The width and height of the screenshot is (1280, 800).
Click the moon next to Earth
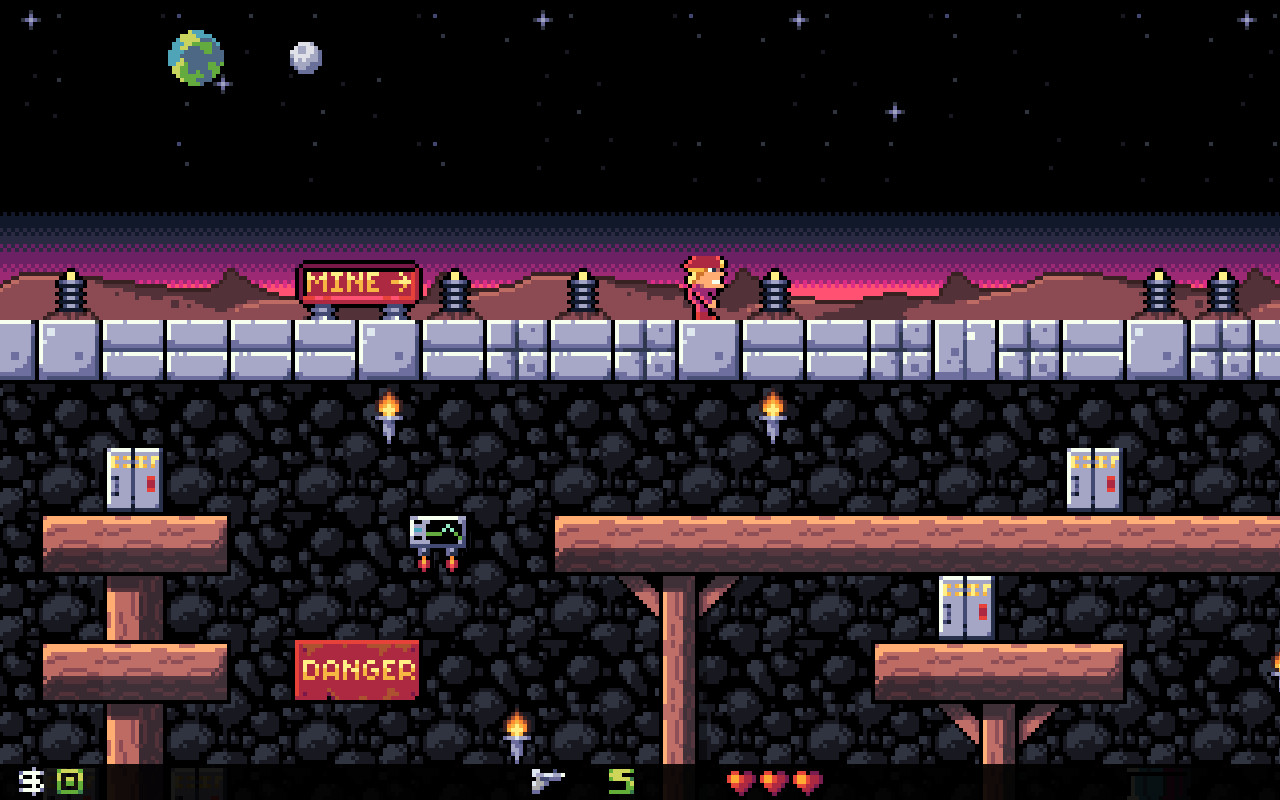pos(303,58)
